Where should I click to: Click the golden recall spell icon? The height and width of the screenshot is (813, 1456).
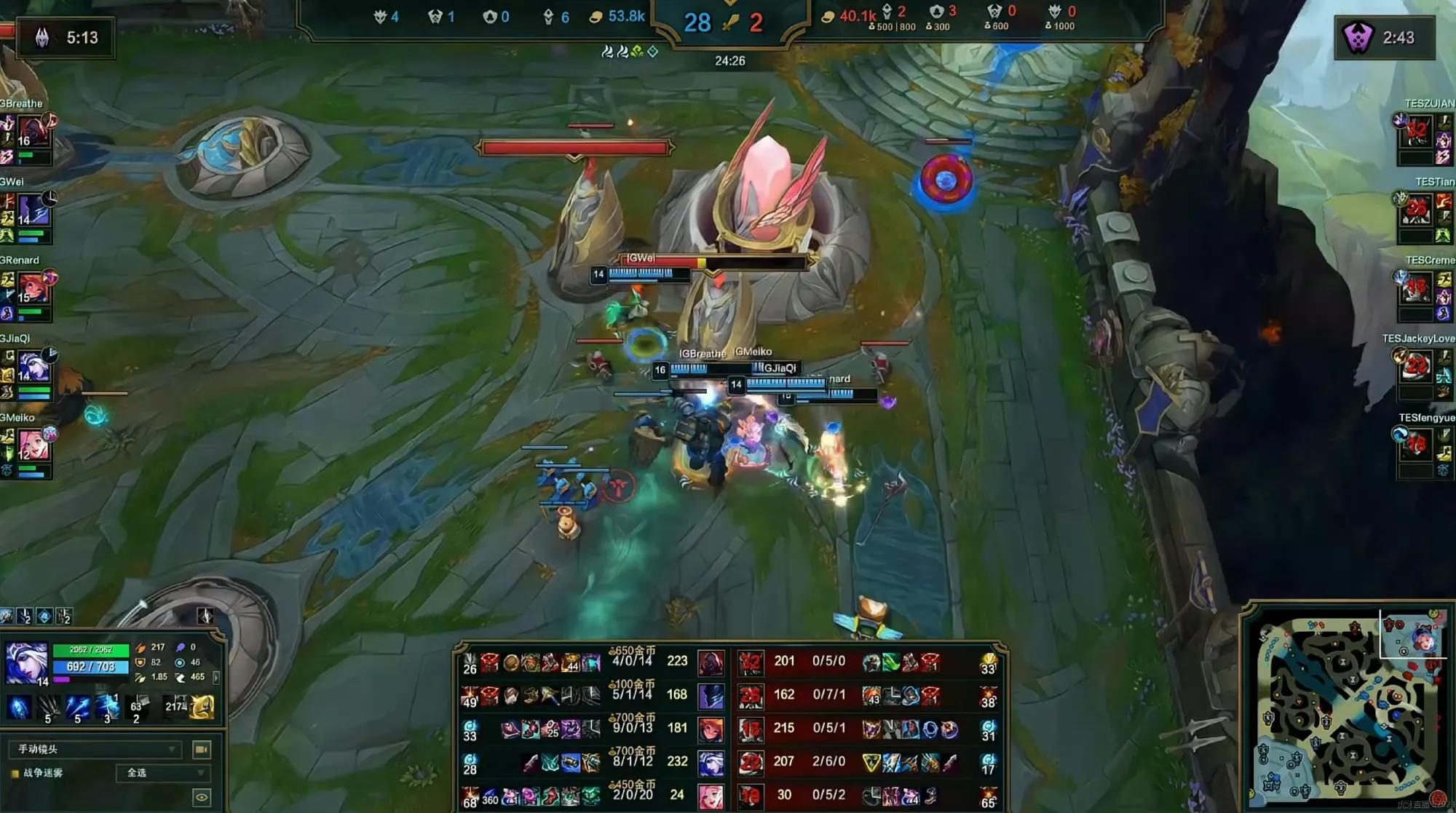202,706
